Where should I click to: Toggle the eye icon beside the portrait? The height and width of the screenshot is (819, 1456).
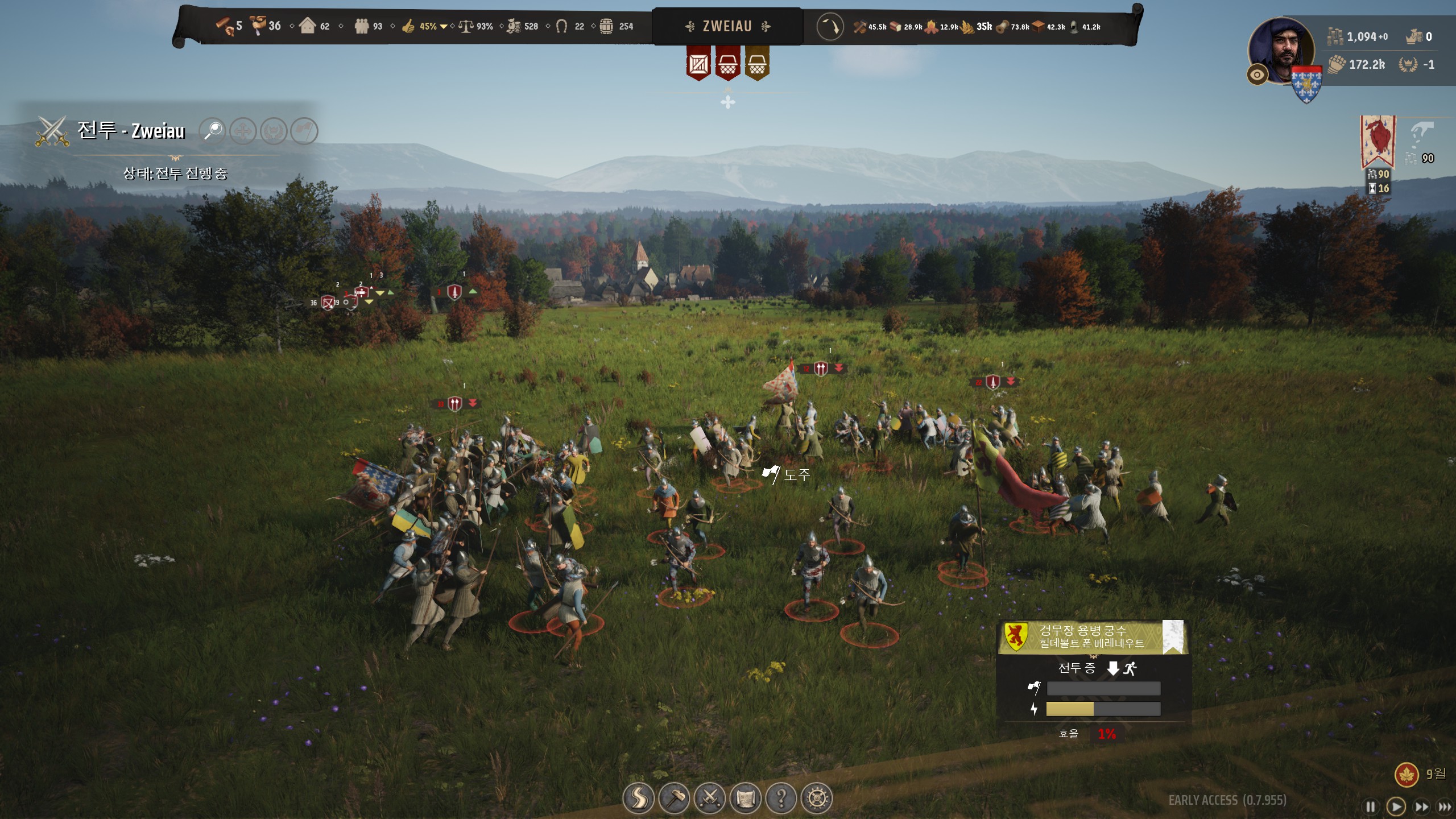1257,75
